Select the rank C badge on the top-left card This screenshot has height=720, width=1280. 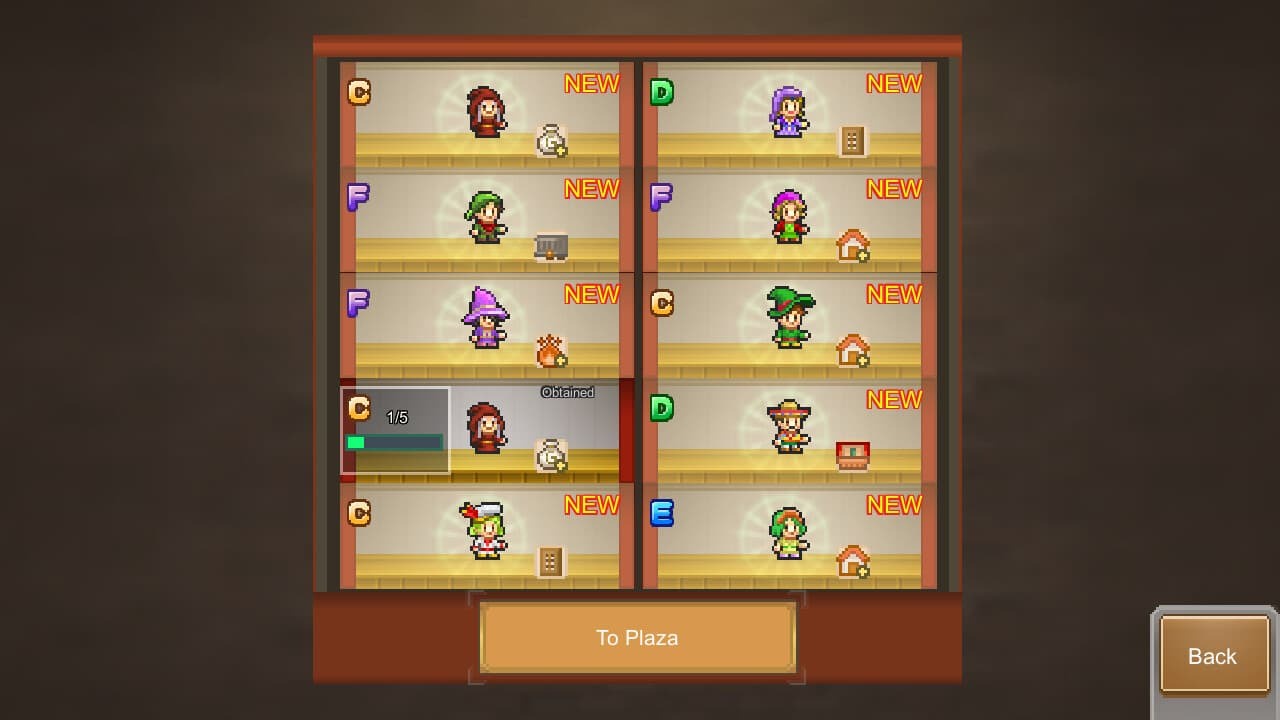click(358, 93)
